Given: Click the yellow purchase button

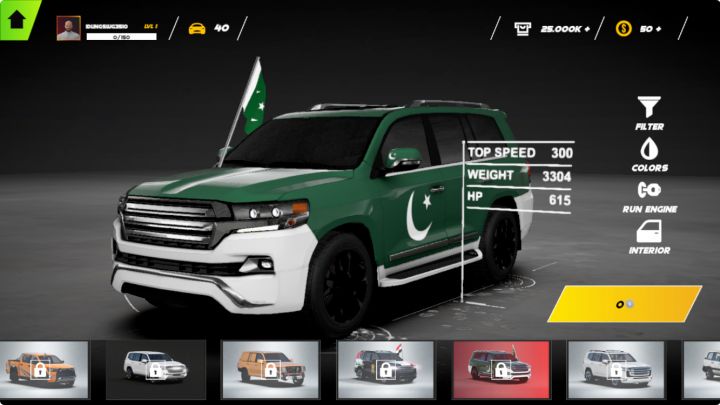Looking at the screenshot, I should click(624, 304).
